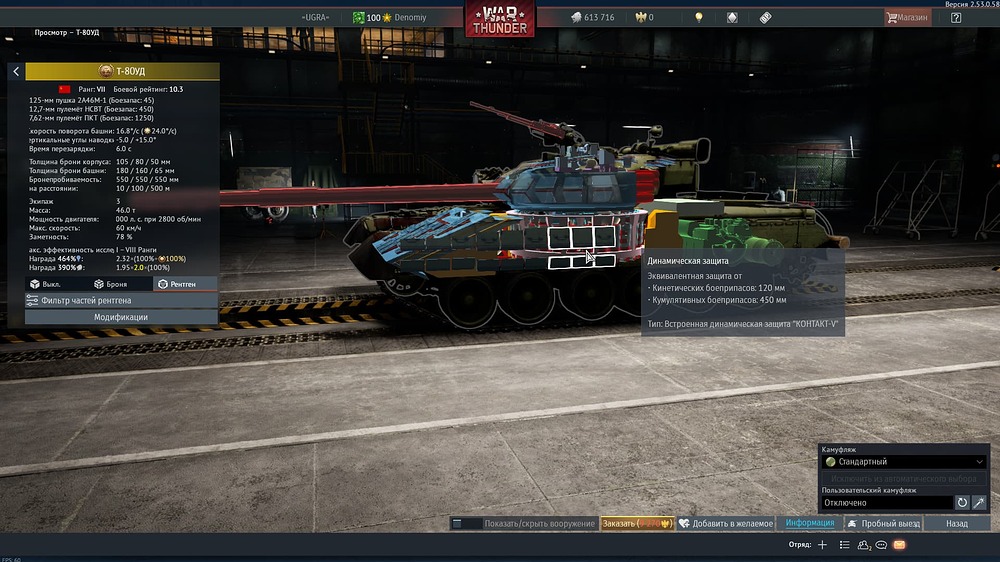Click the magic wand camouflage button
This screenshot has height=562, width=1000.
(979, 503)
